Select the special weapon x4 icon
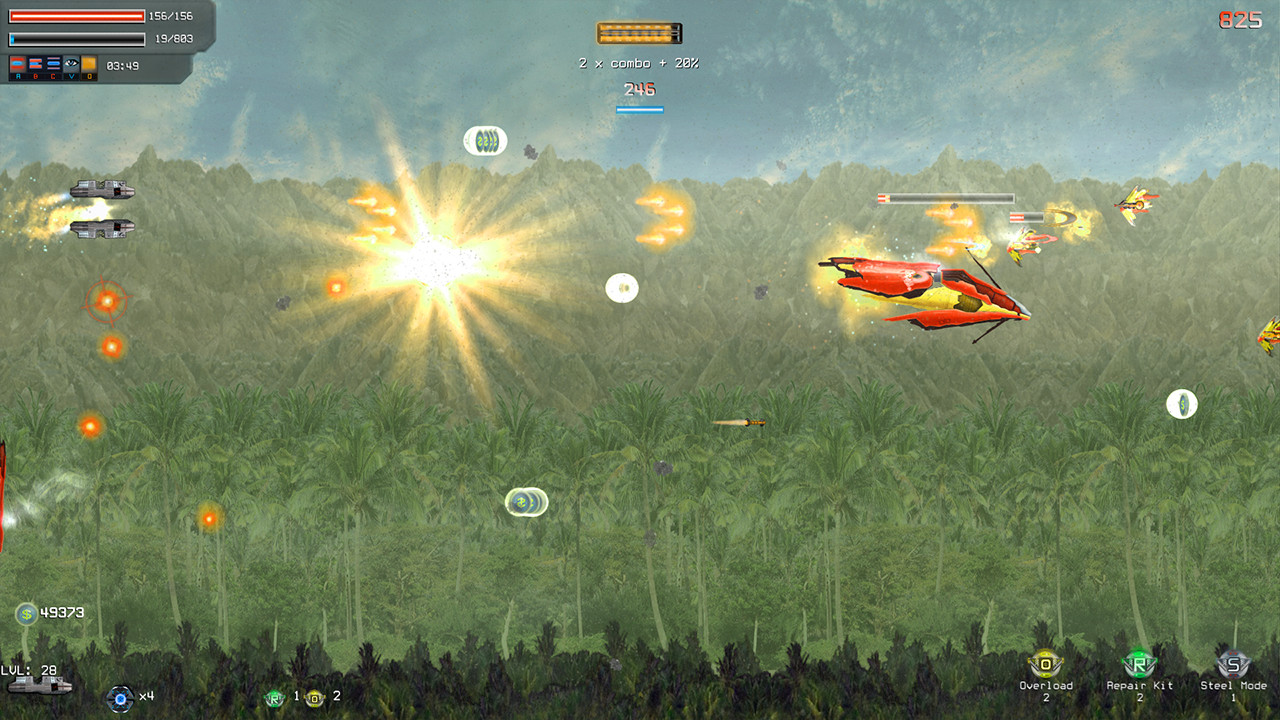The height and width of the screenshot is (720, 1280). (x=121, y=699)
